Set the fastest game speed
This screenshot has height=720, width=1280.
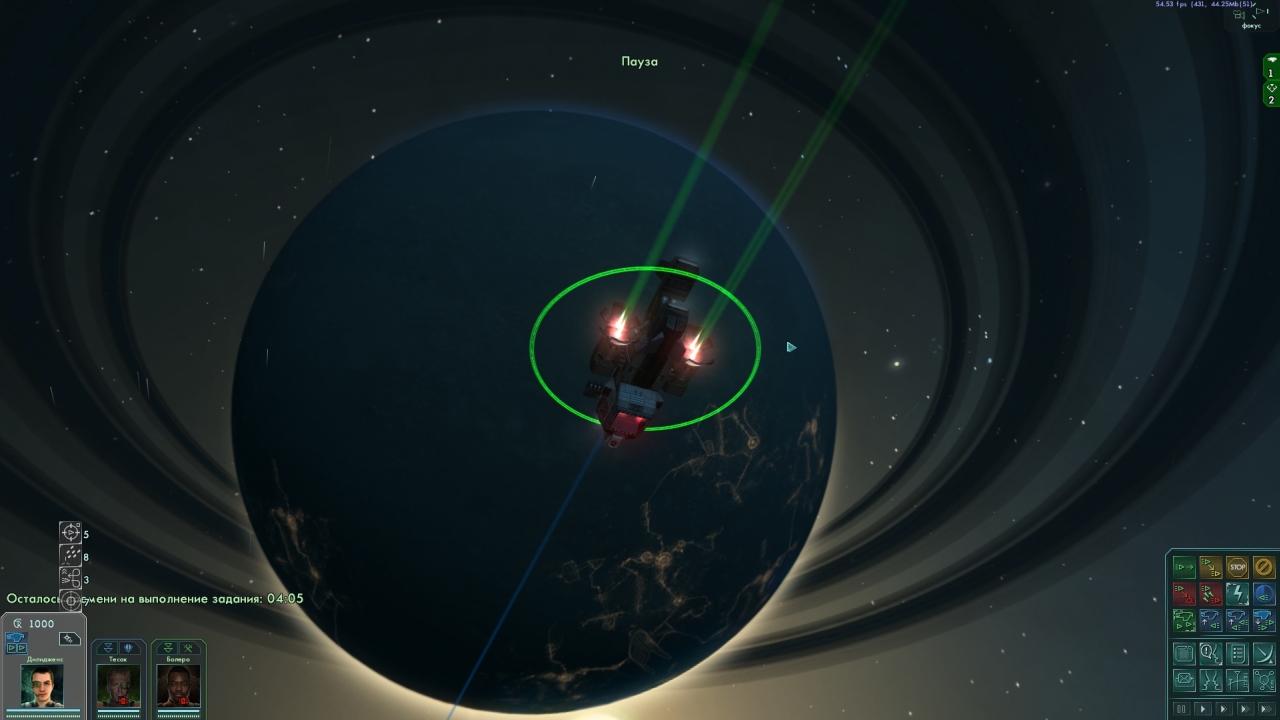pyautogui.click(x=1265, y=709)
